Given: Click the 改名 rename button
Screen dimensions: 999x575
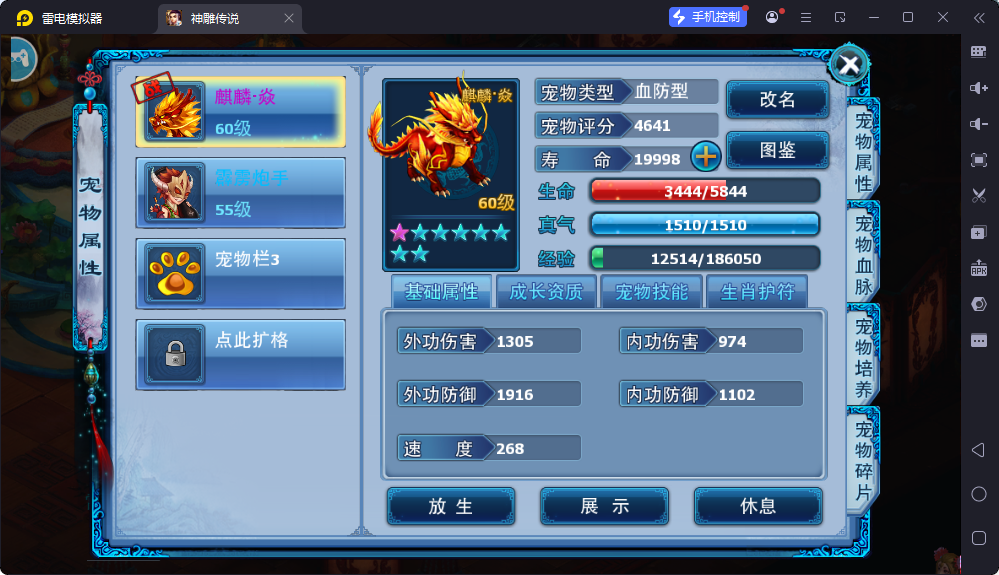Looking at the screenshot, I should (x=777, y=100).
